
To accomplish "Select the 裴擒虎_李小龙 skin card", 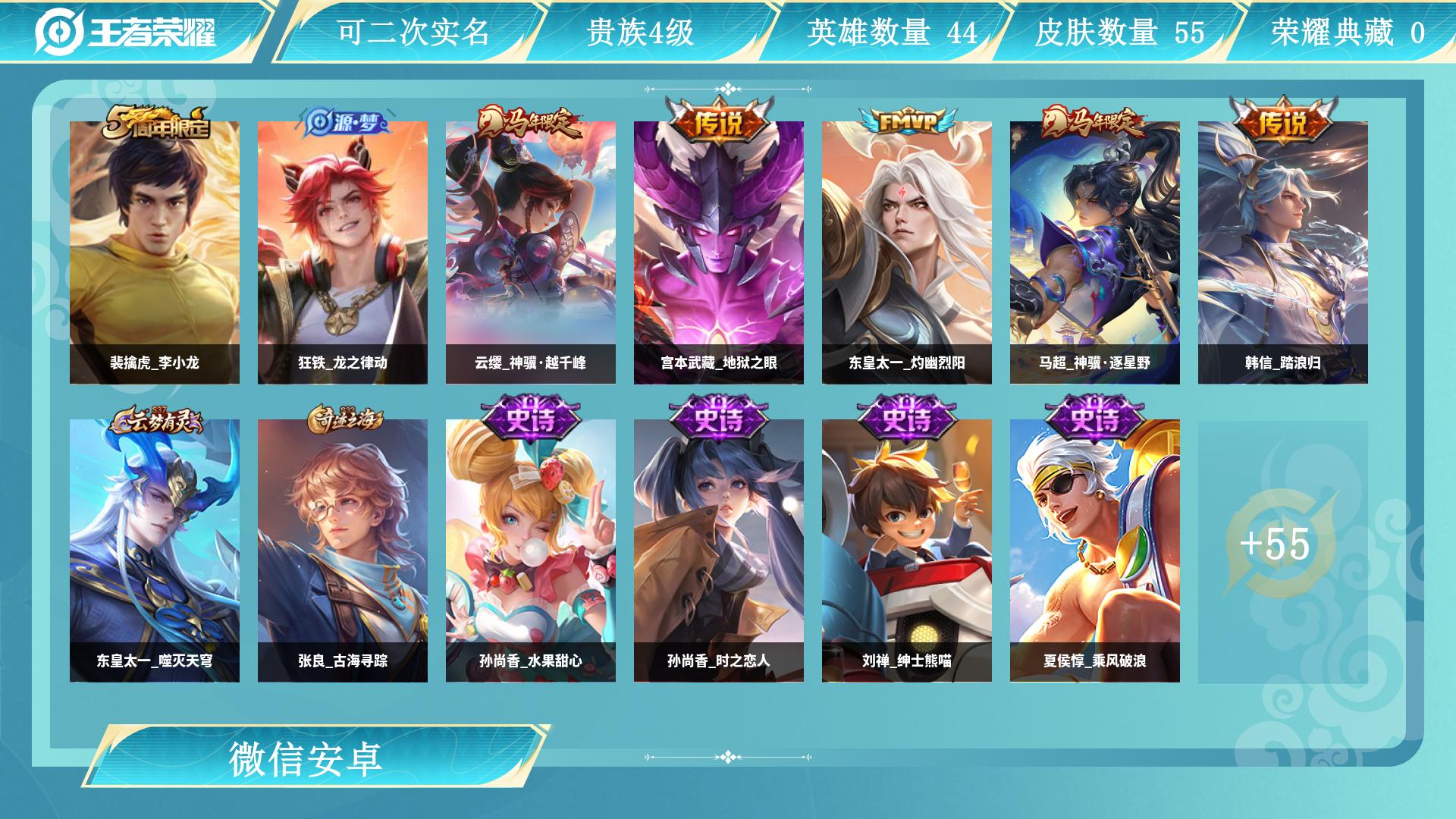I will point(155,252).
